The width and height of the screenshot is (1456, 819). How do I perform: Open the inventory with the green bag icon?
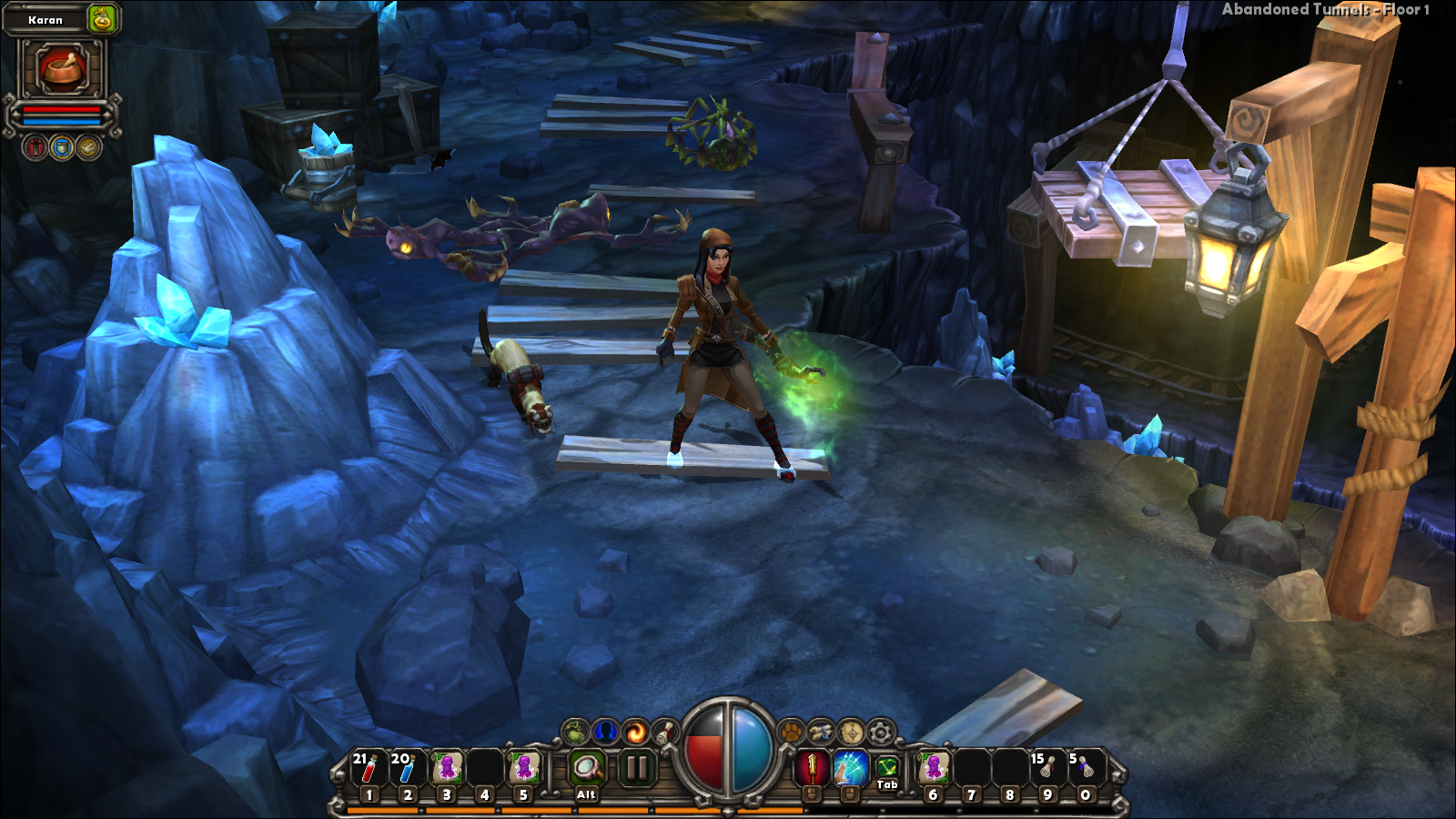coord(576,731)
